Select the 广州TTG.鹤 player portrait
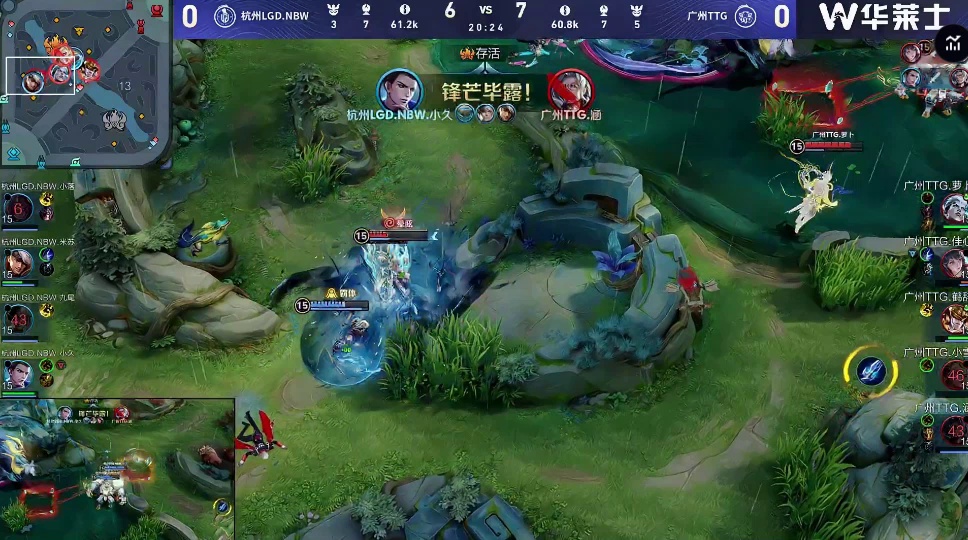 pyautogui.click(x=953, y=318)
